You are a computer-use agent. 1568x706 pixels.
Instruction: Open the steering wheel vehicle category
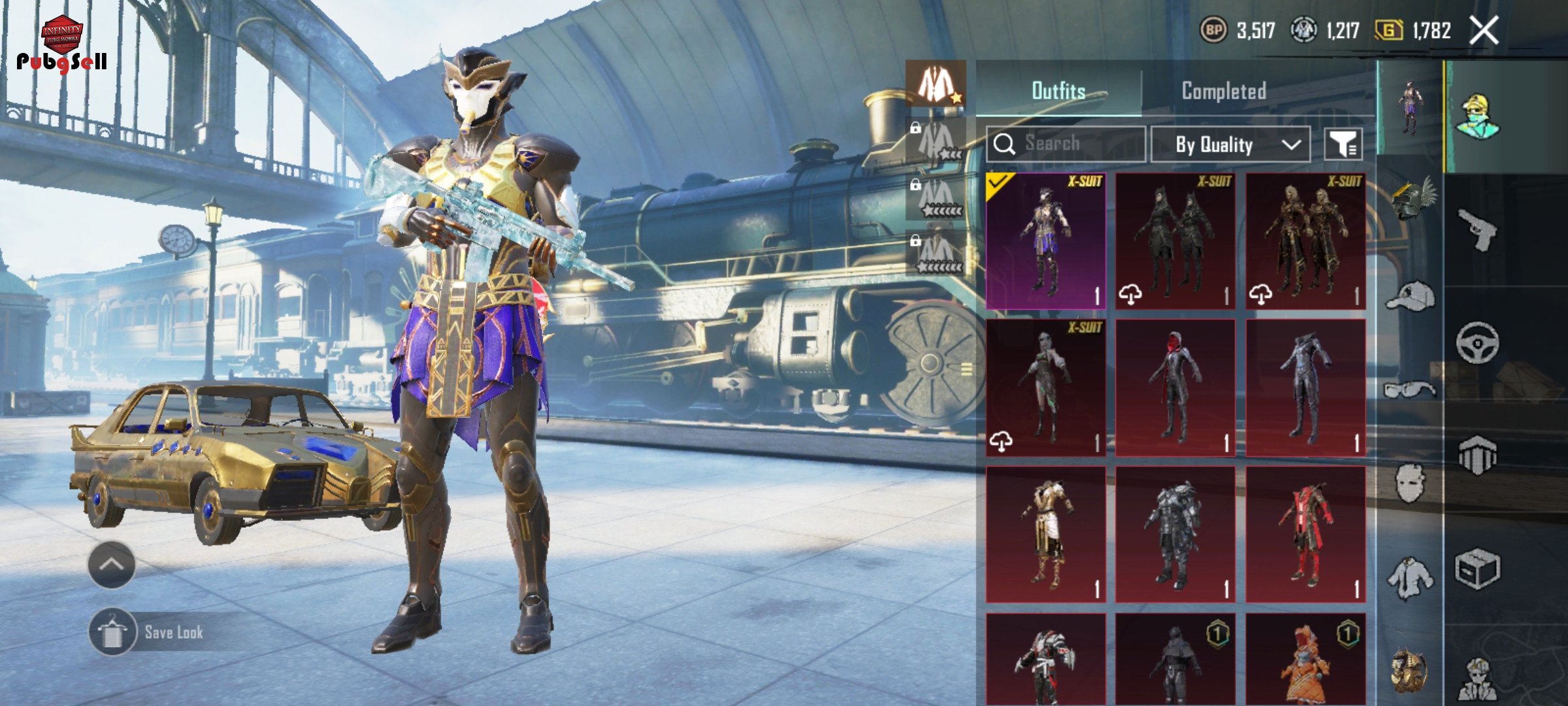(1478, 343)
